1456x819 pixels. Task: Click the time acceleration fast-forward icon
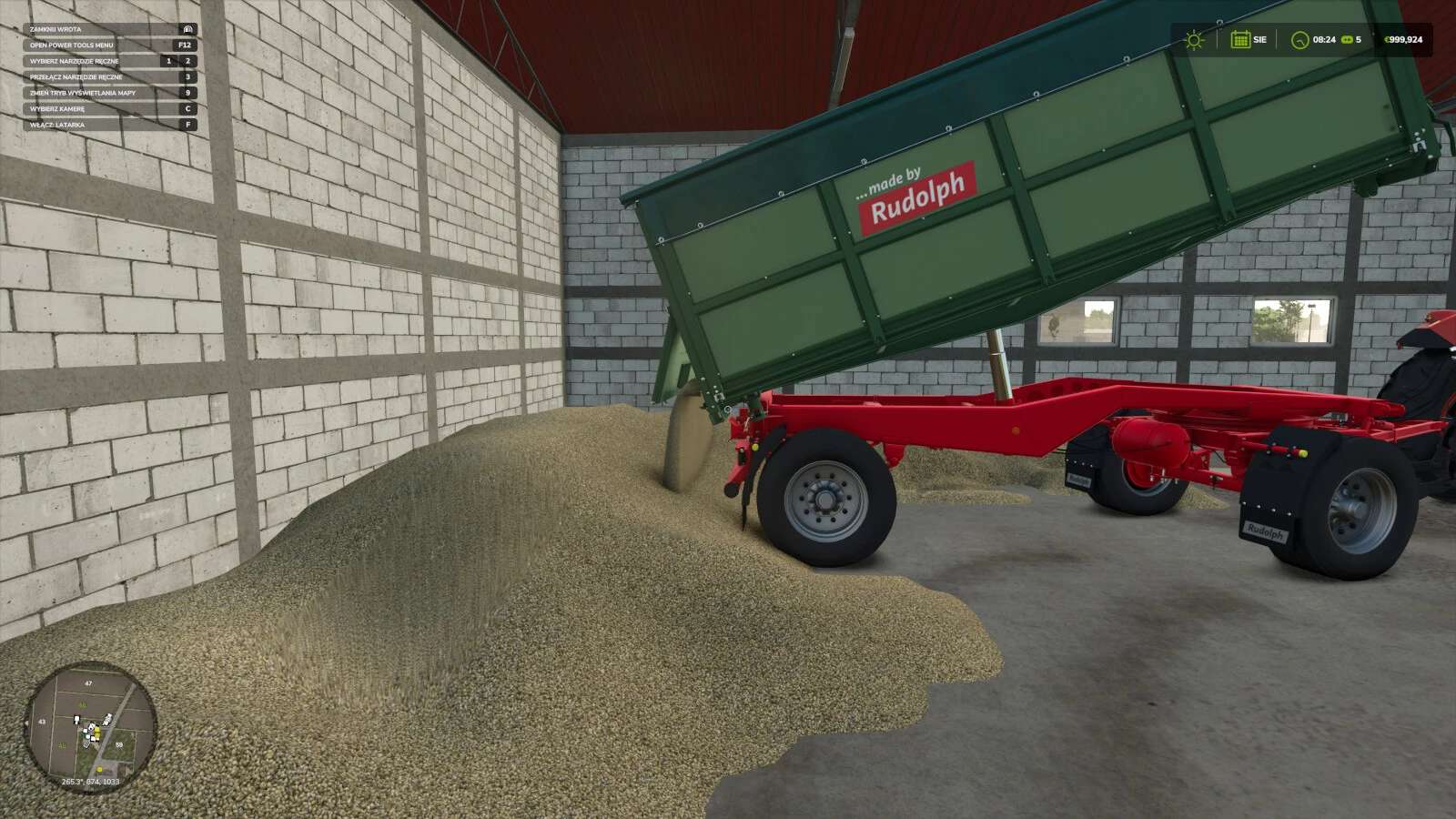click(1346, 40)
